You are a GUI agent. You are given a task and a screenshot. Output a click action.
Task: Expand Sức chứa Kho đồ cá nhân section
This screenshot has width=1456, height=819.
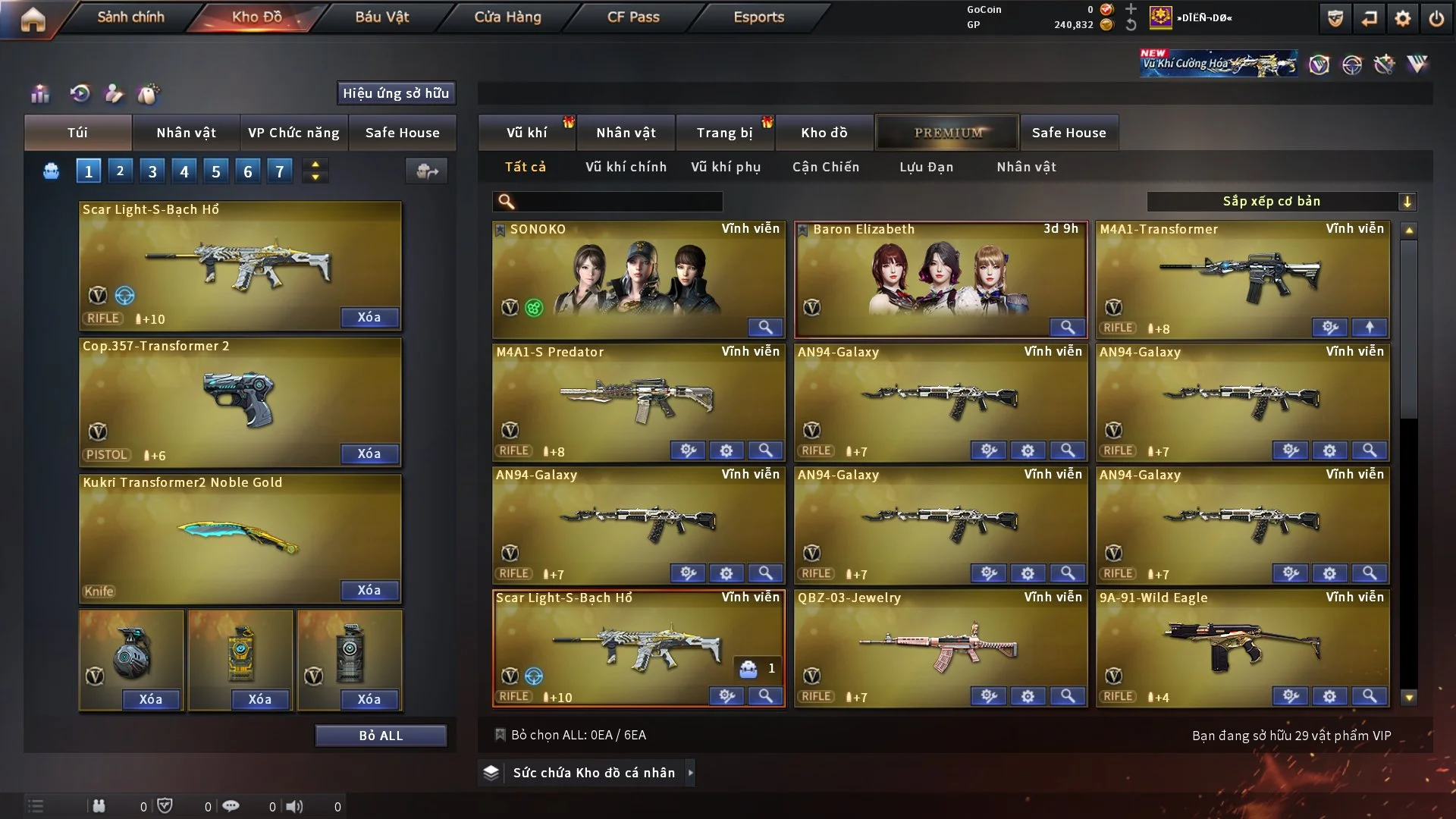(691, 773)
